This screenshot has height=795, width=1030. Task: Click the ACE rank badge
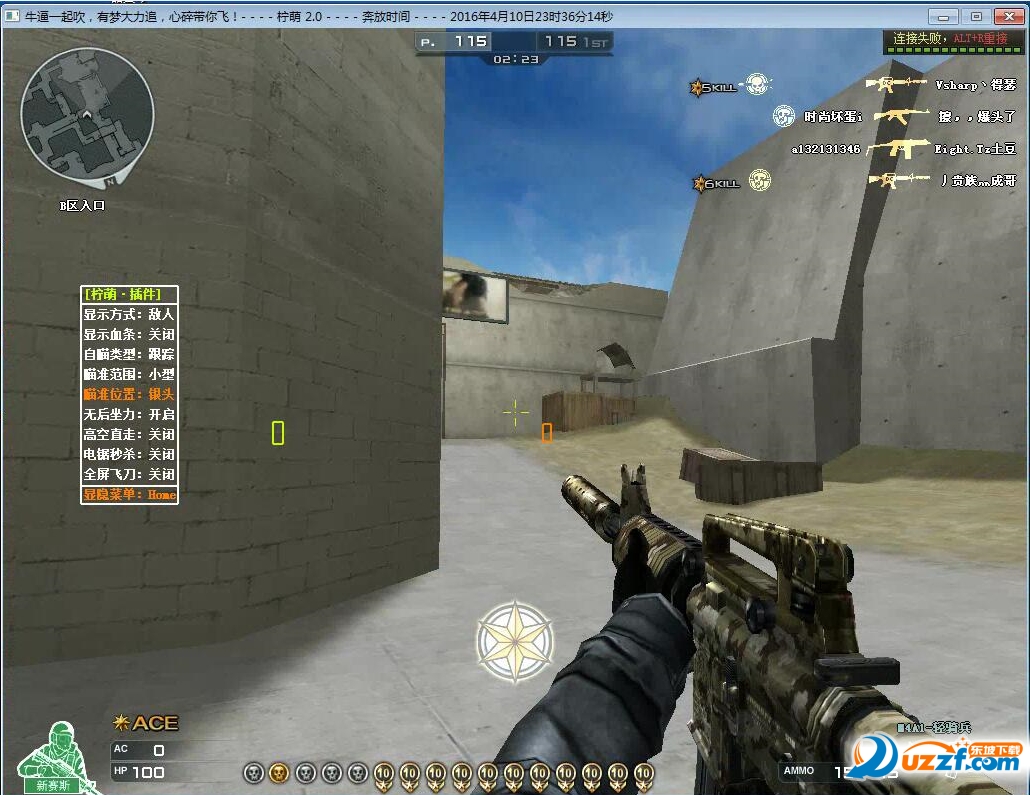tap(146, 723)
